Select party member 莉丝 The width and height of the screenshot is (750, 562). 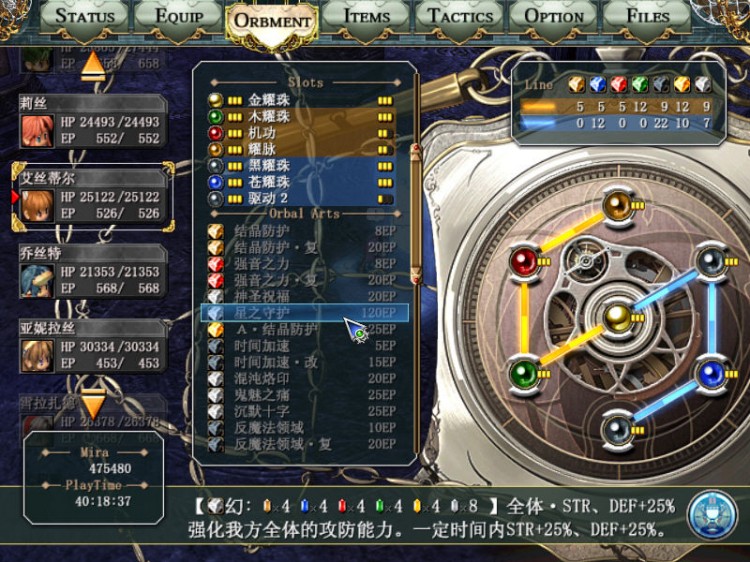90,124
